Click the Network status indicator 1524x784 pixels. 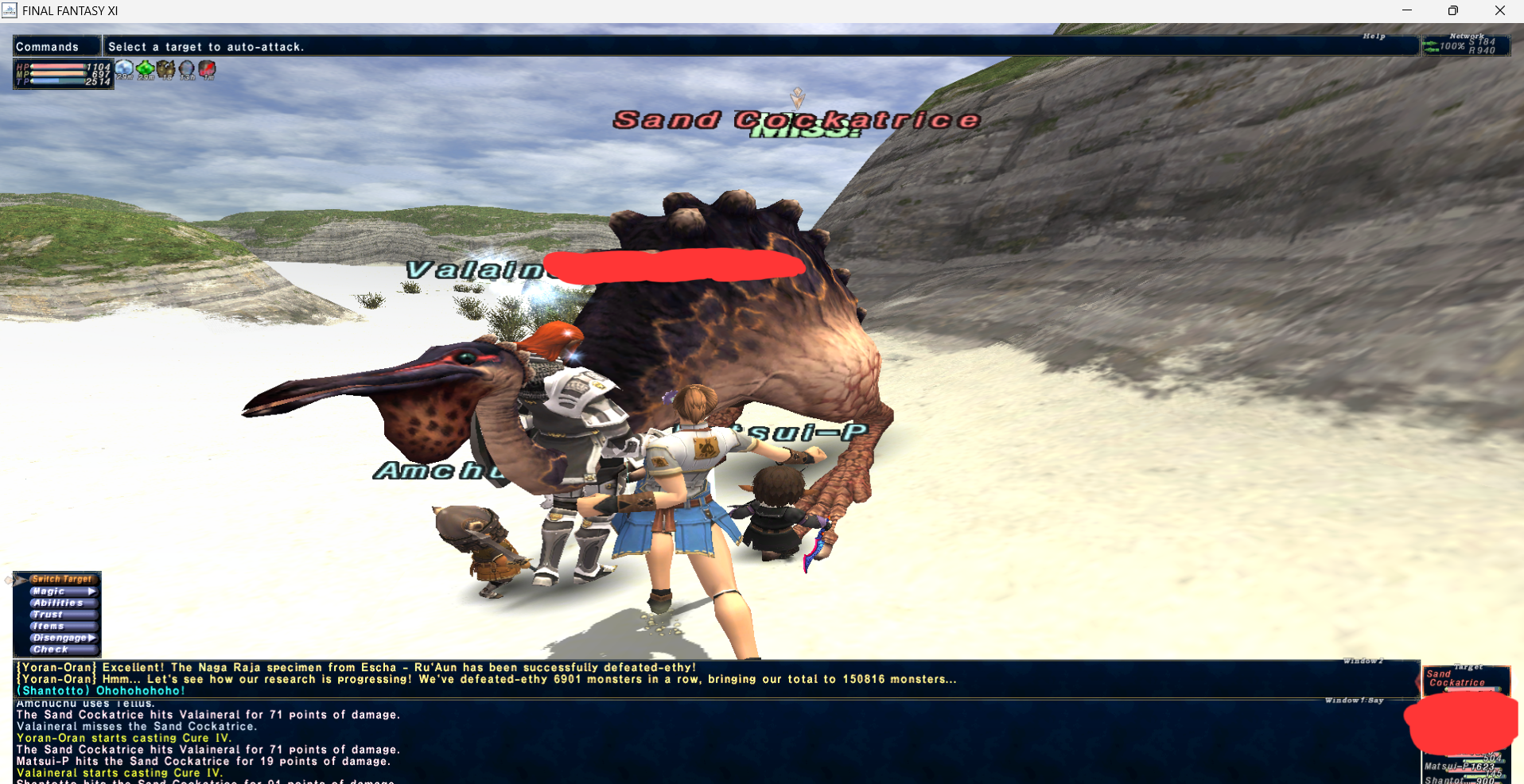click(1467, 45)
